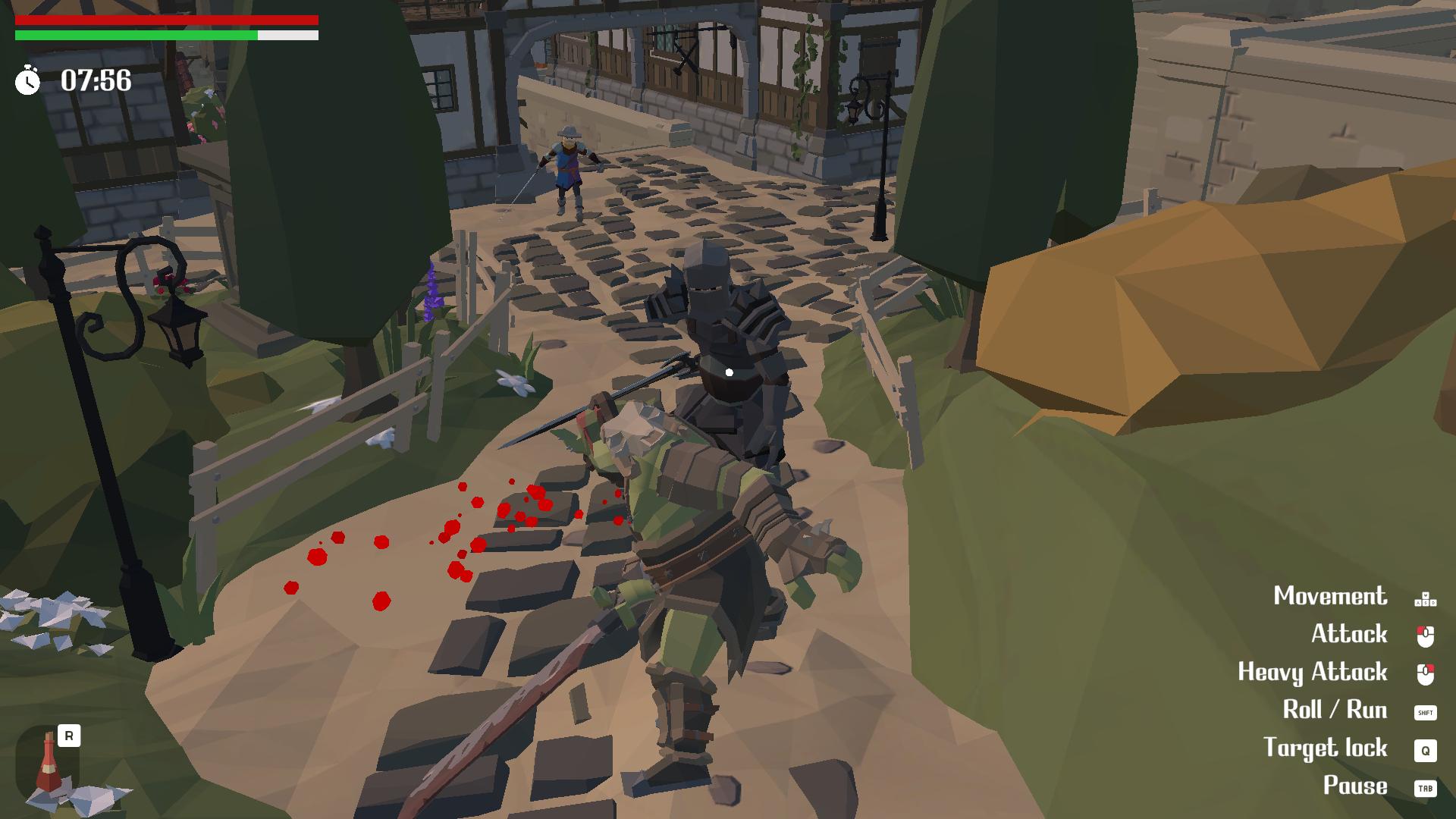Click the Movement label in the controls list

click(1331, 596)
